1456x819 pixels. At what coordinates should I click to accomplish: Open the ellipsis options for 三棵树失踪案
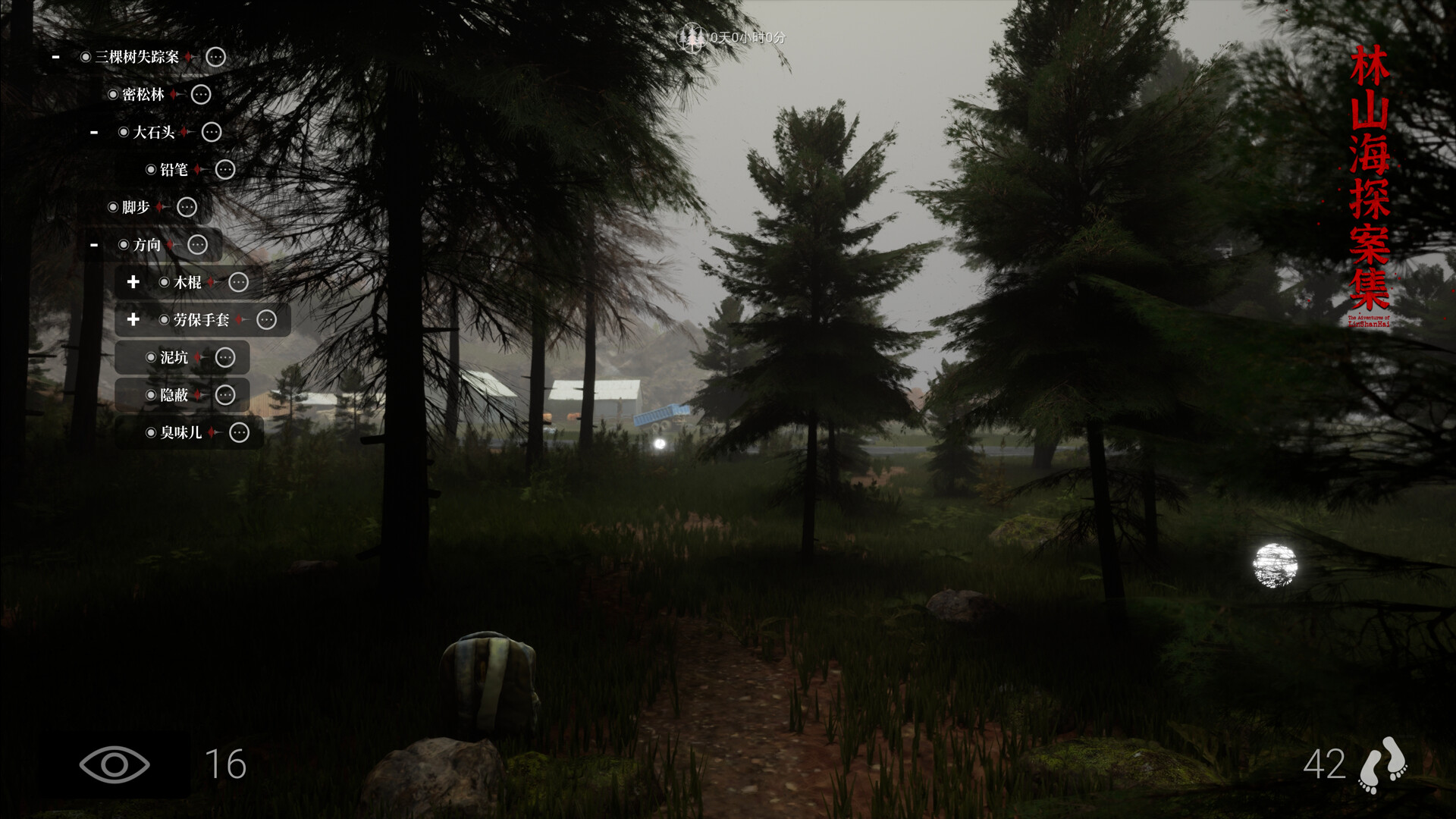(x=215, y=57)
